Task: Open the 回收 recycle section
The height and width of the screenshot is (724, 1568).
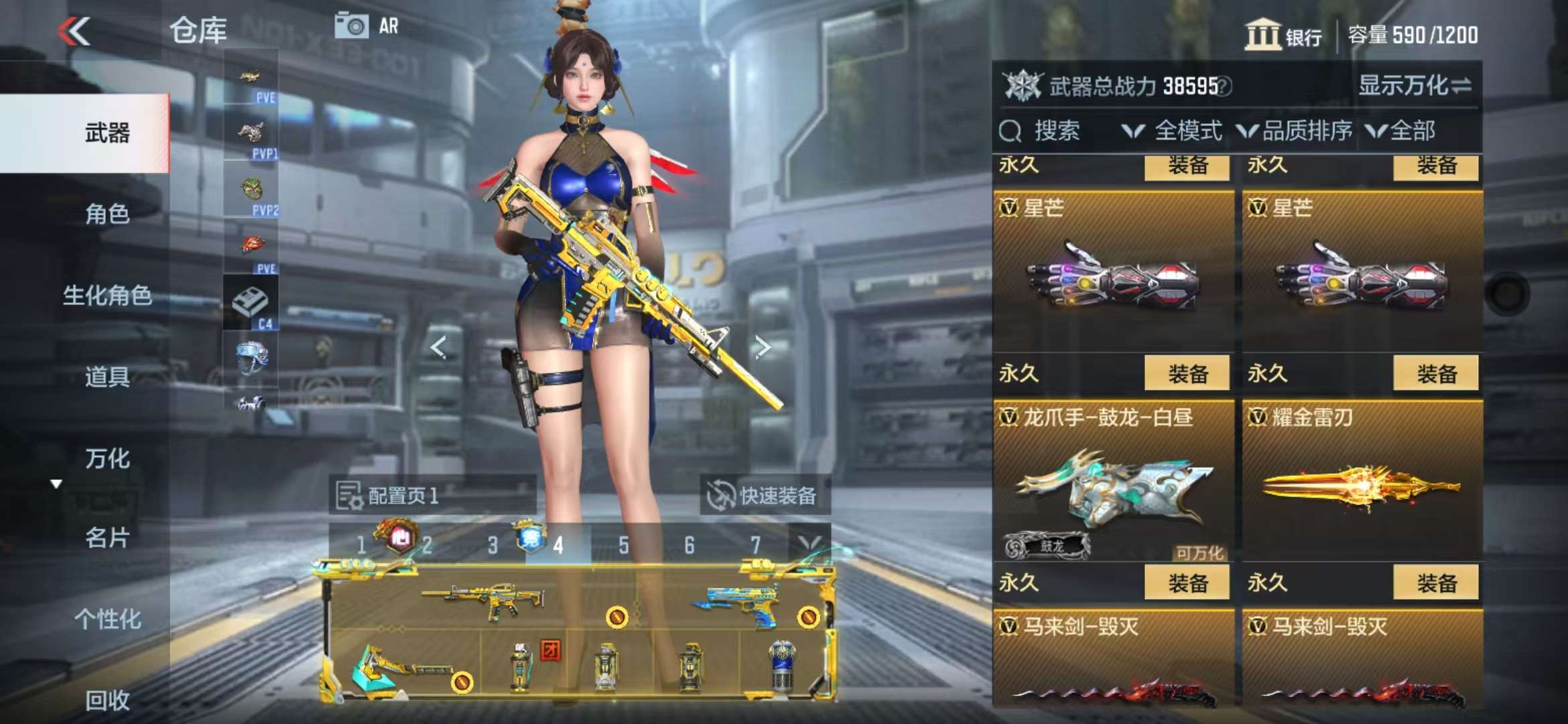Action: pyautogui.click(x=107, y=701)
